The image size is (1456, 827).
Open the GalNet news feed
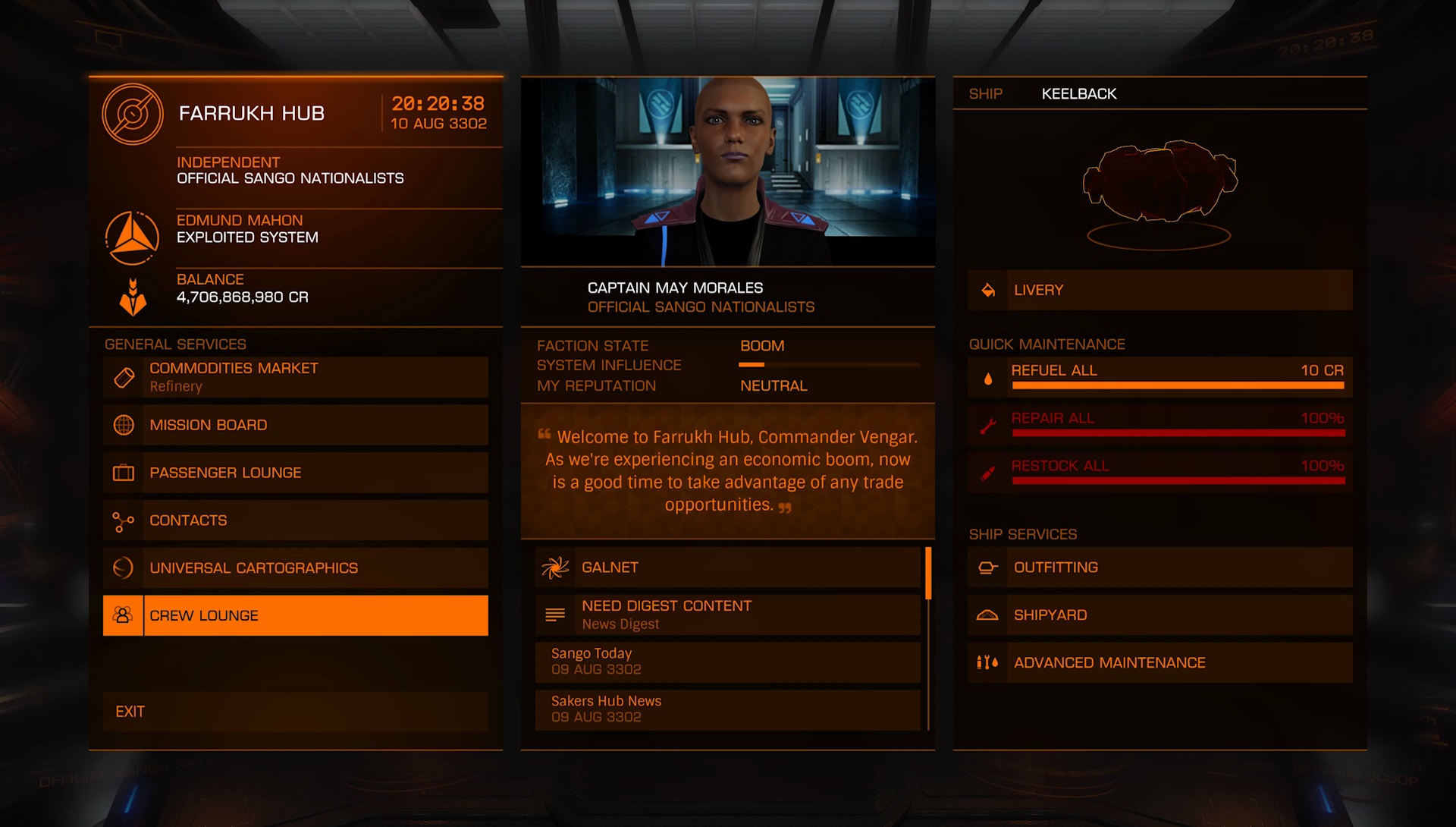pyautogui.click(x=728, y=568)
